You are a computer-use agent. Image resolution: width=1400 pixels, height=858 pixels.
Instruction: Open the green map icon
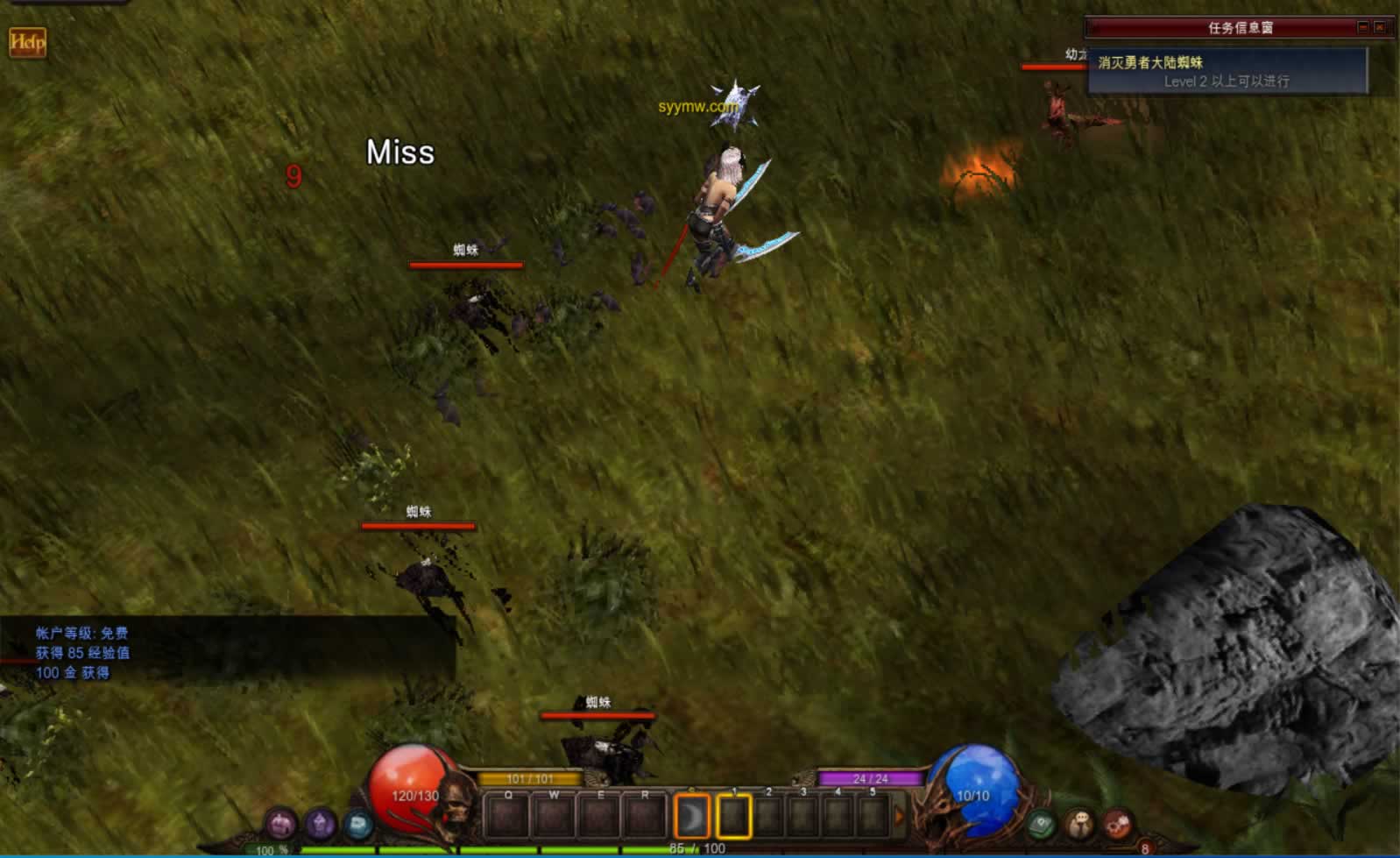[x=1041, y=824]
